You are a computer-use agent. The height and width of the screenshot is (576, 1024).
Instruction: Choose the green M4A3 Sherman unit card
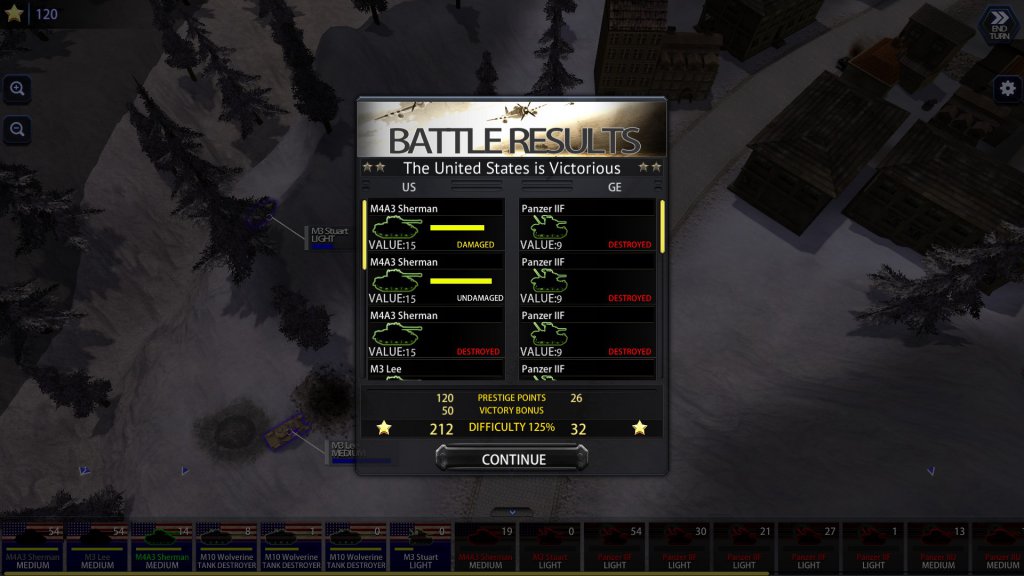coord(162,547)
